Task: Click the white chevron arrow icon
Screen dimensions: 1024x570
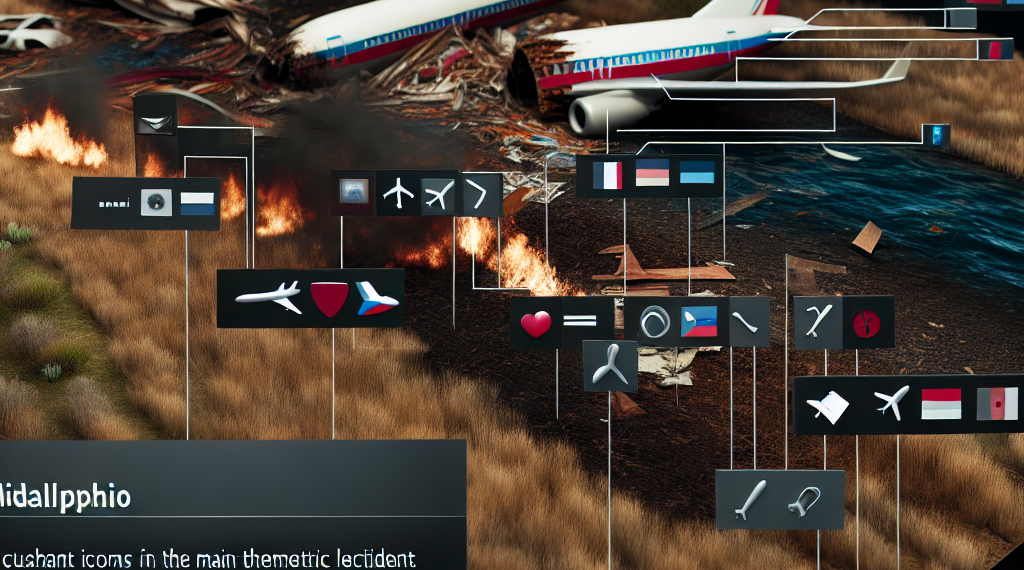Action: point(484,190)
